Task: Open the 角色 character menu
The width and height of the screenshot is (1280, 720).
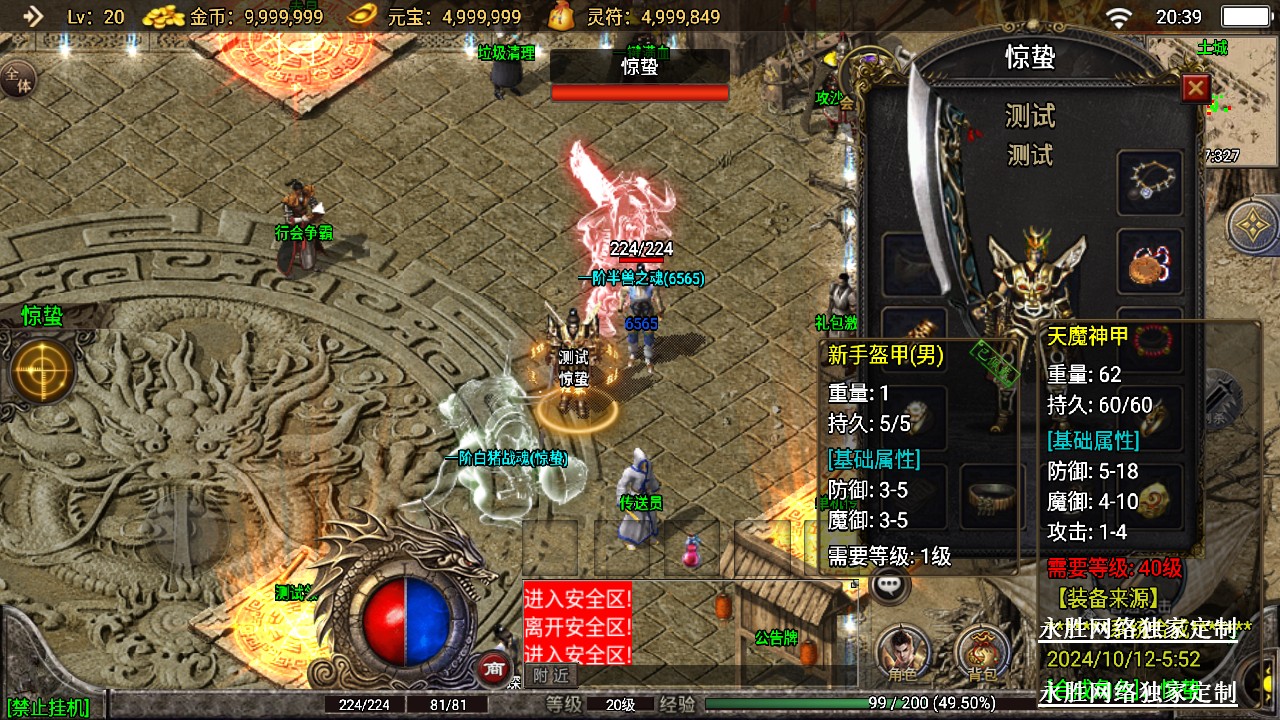Action: pyautogui.click(x=902, y=652)
